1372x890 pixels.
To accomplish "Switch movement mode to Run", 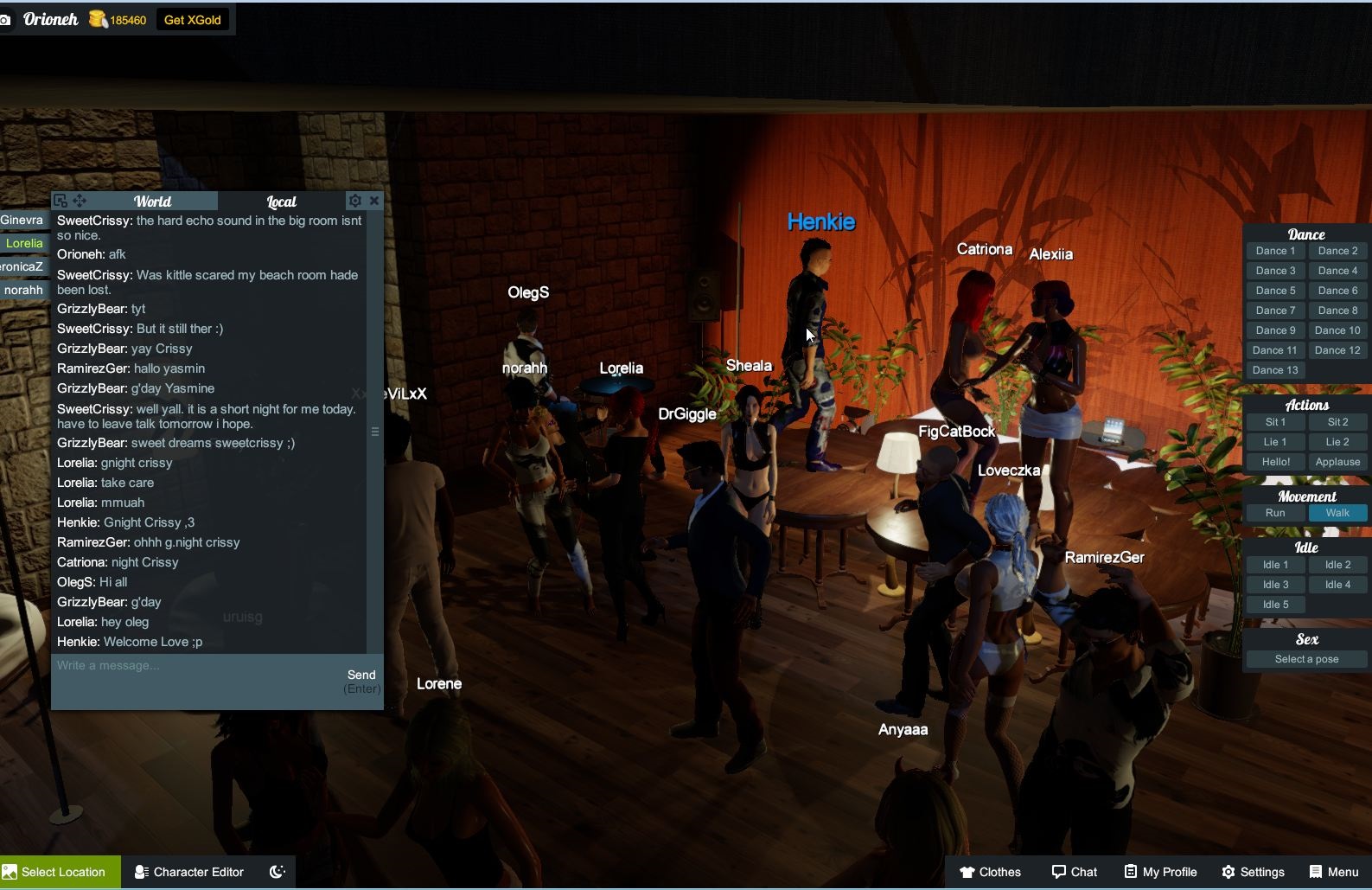I will [x=1275, y=513].
